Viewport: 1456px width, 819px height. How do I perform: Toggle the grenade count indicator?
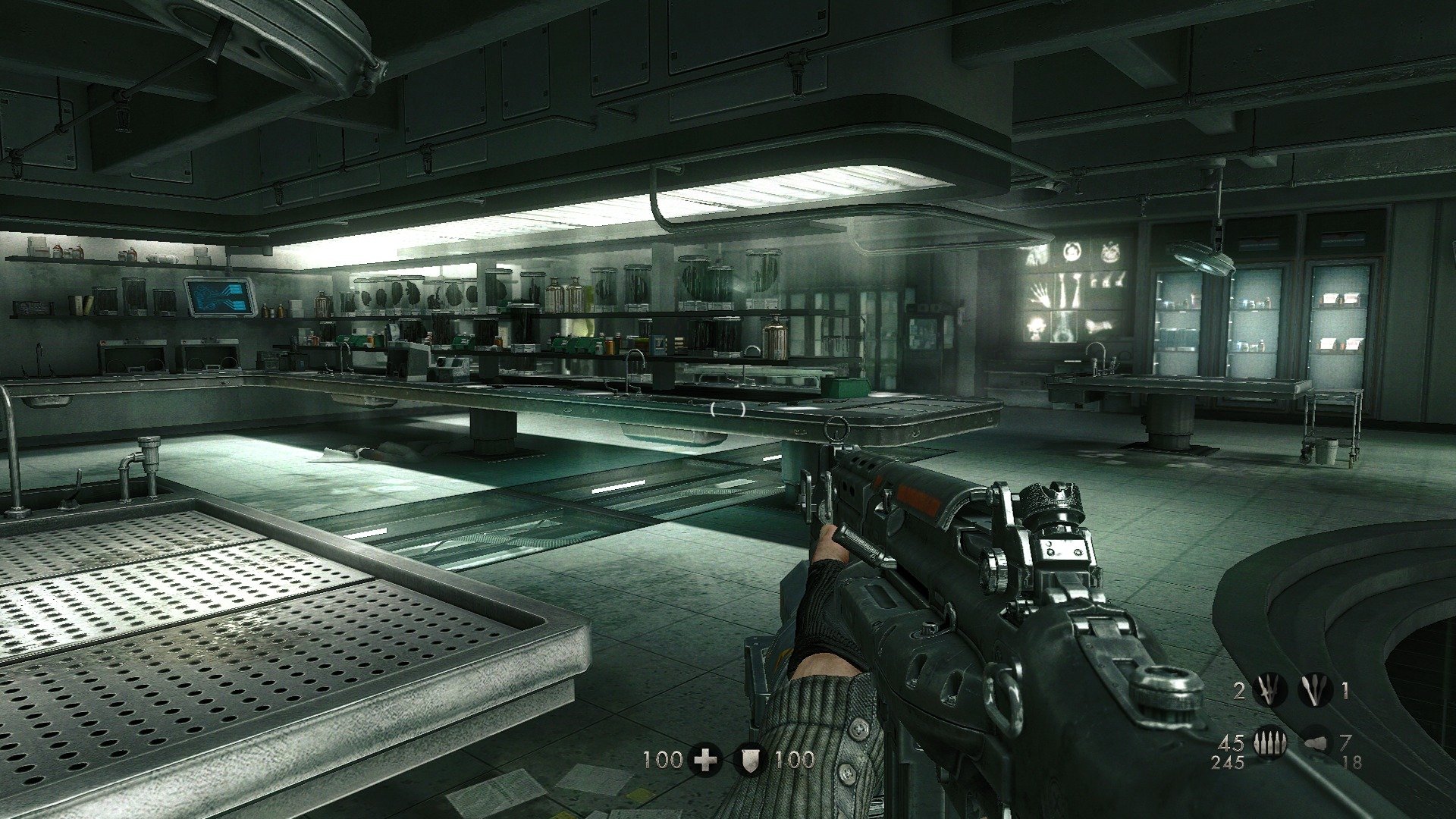(x=1345, y=692)
